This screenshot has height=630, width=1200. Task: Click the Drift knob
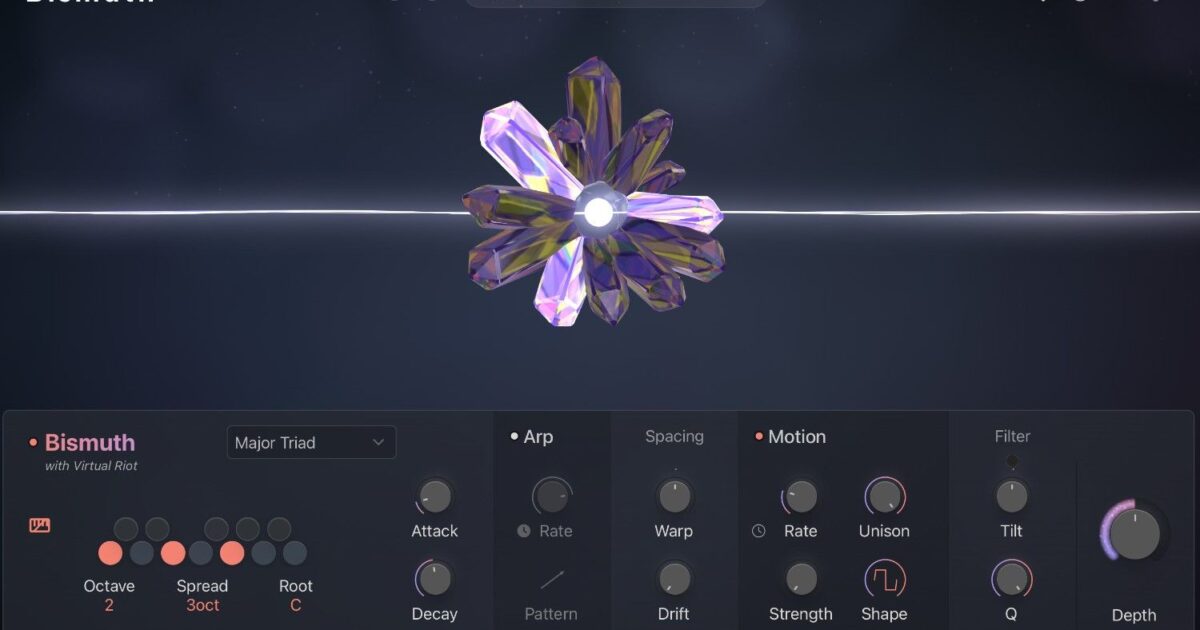coord(674,578)
